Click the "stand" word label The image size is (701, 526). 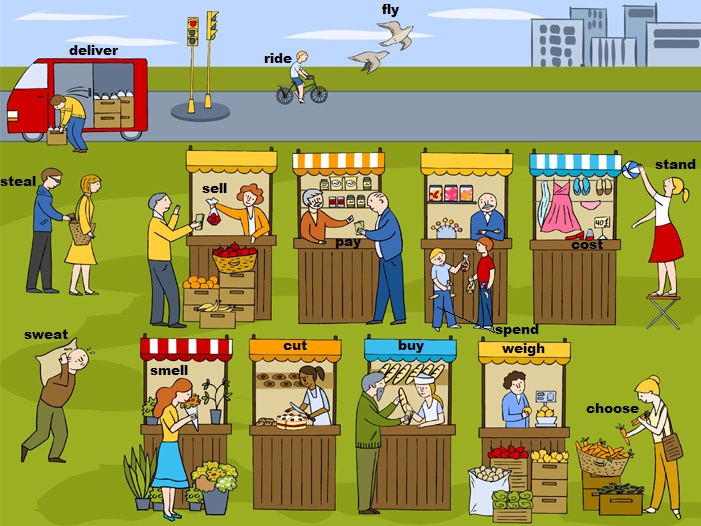(675, 164)
